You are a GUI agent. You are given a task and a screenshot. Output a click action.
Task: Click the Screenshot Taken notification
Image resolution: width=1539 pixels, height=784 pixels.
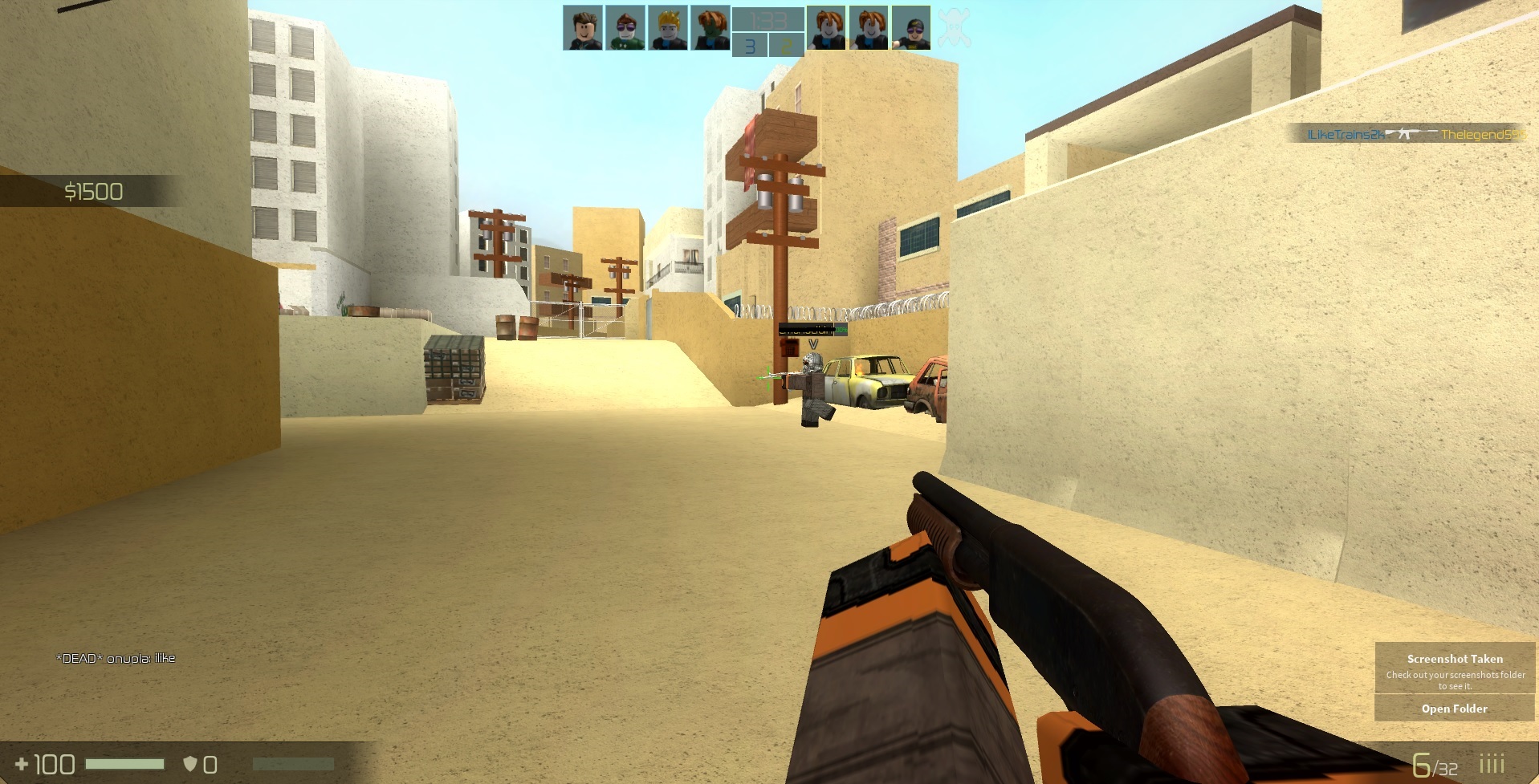(x=1454, y=659)
